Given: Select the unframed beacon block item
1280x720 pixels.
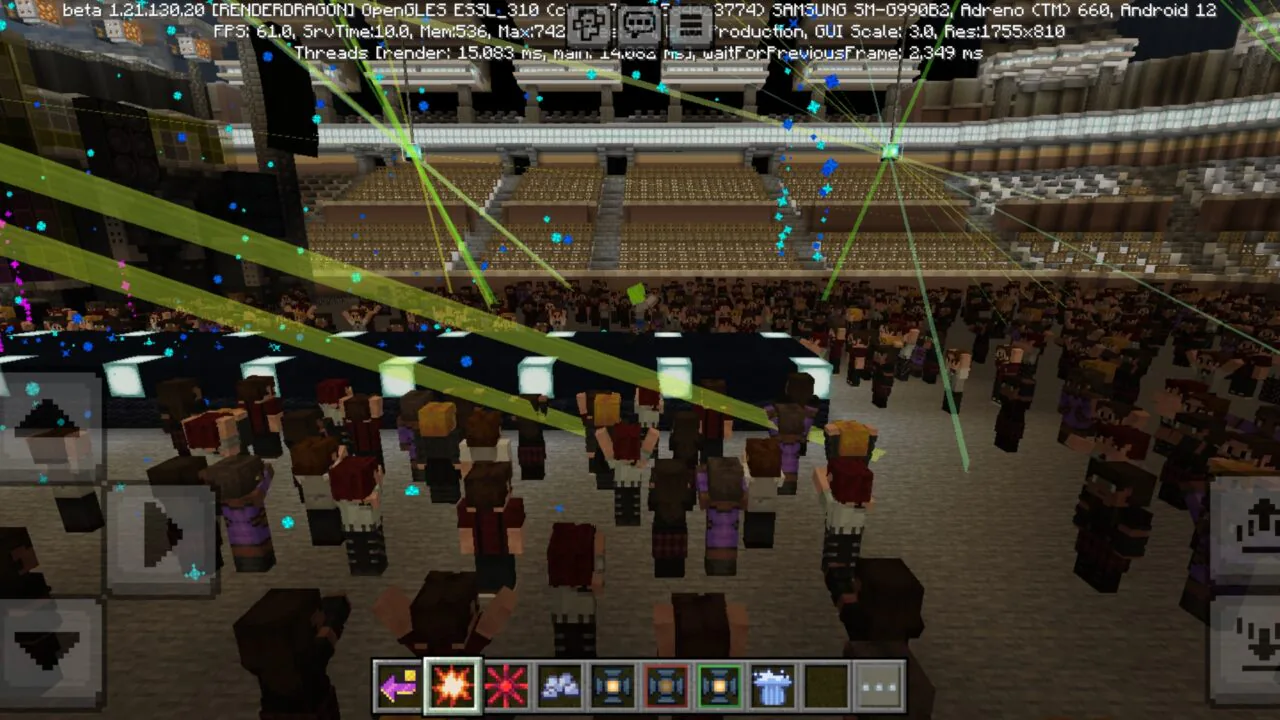Looking at the screenshot, I should (x=613, y=685).
